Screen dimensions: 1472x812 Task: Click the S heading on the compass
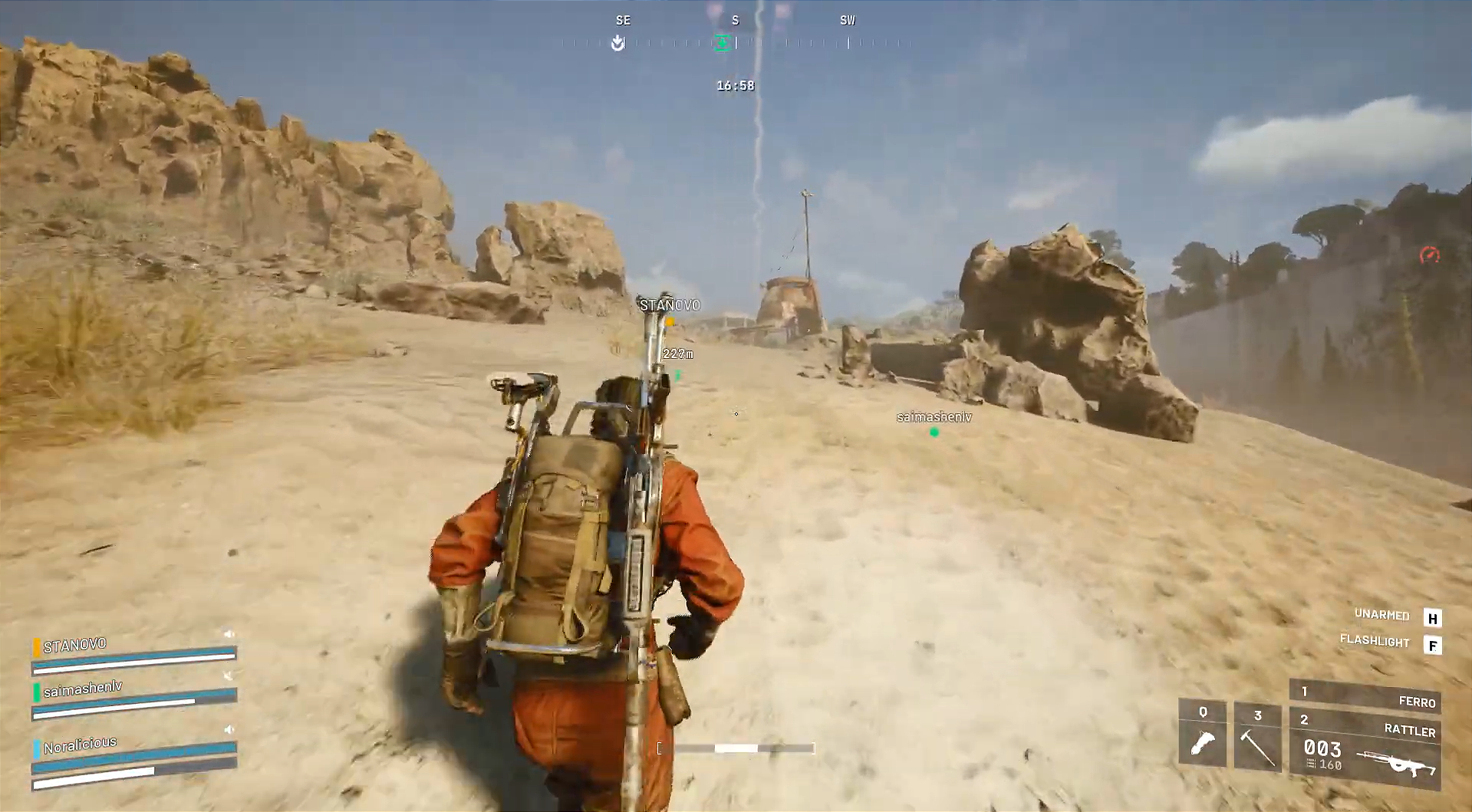pyautogui.click(x=734, y=20)
